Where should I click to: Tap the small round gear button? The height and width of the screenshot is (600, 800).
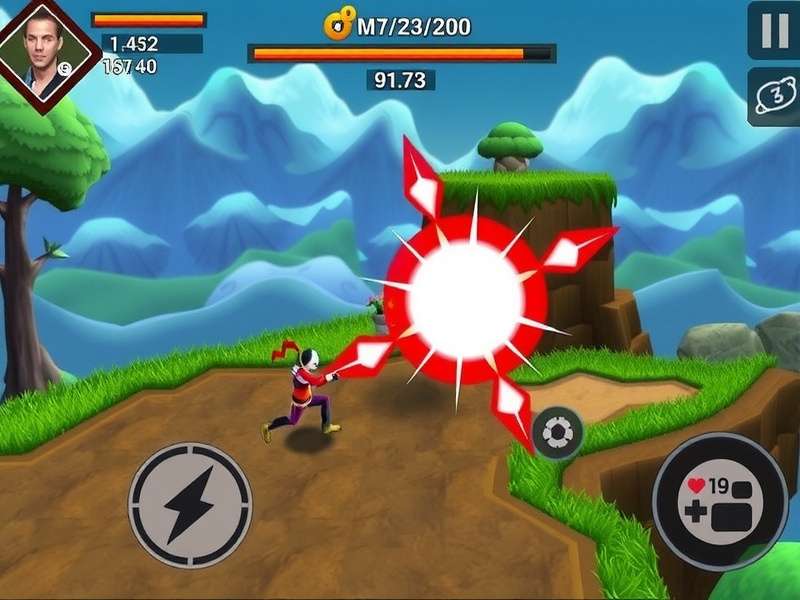(557, 432)
